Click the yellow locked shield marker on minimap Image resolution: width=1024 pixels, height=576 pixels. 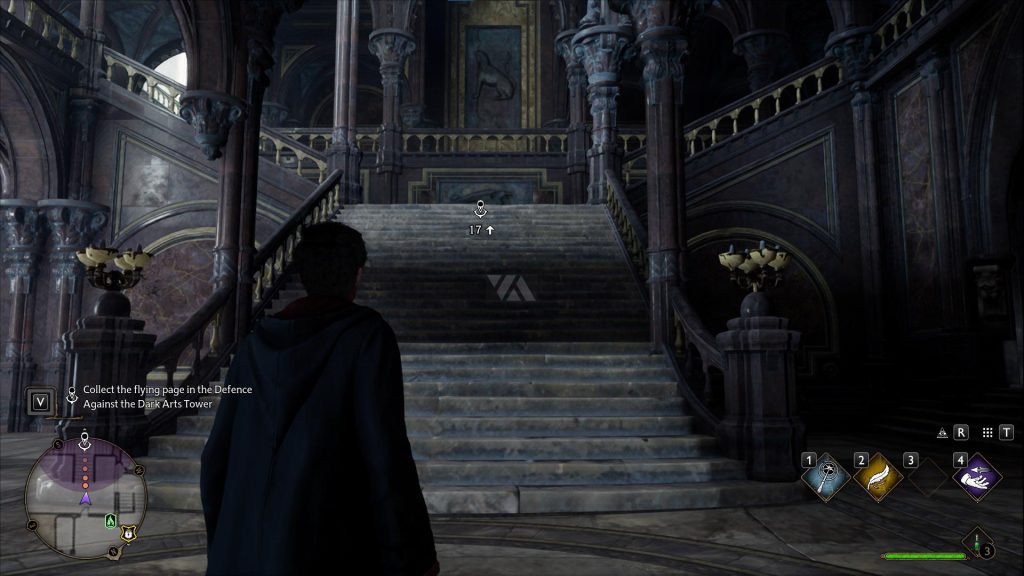click(128, 534)
